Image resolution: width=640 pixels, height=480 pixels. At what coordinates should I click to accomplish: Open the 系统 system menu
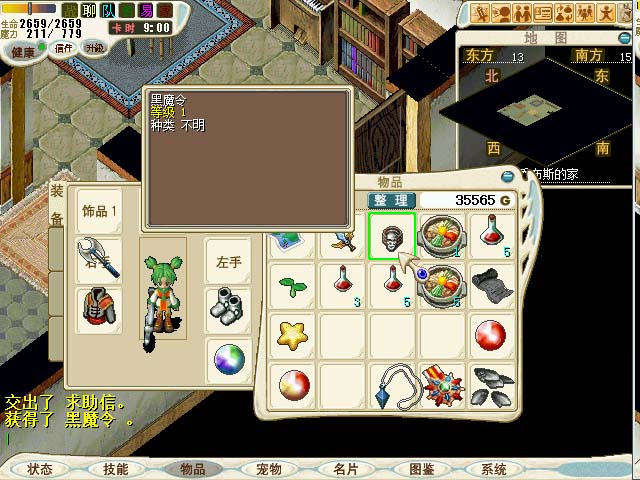click(x=494, y=468)
